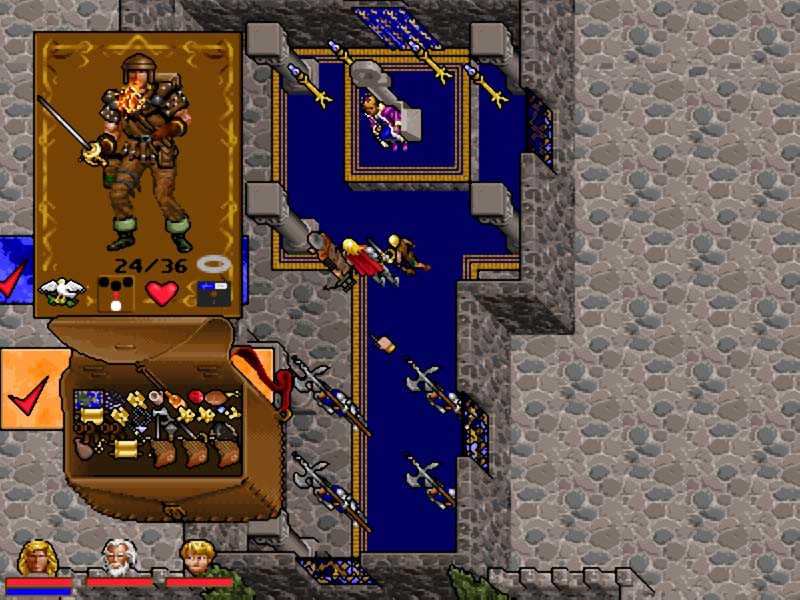
Task: Toggle the dove peace/combat icon
Action: [61, 291]
